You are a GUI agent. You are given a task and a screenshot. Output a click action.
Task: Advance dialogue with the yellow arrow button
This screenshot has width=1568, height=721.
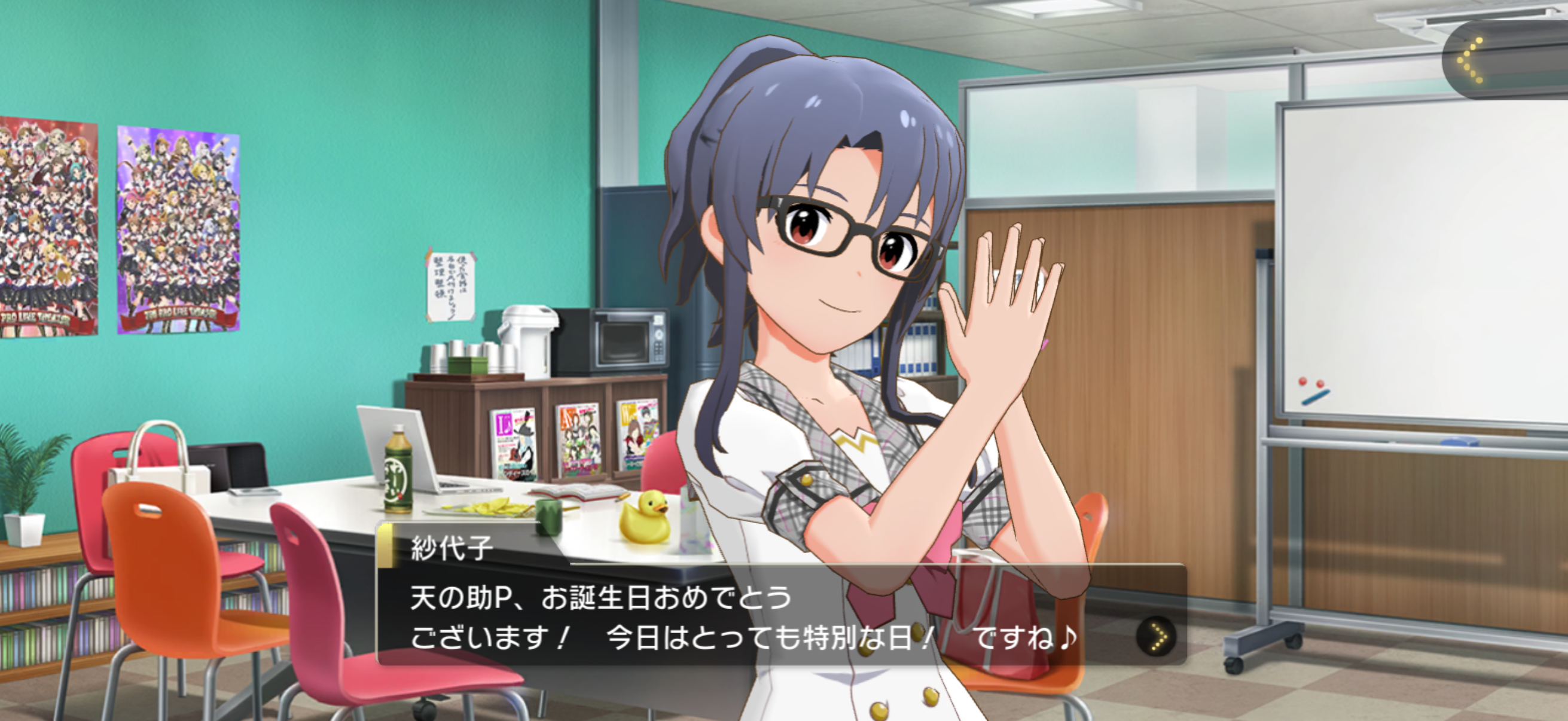point(1155,637)
